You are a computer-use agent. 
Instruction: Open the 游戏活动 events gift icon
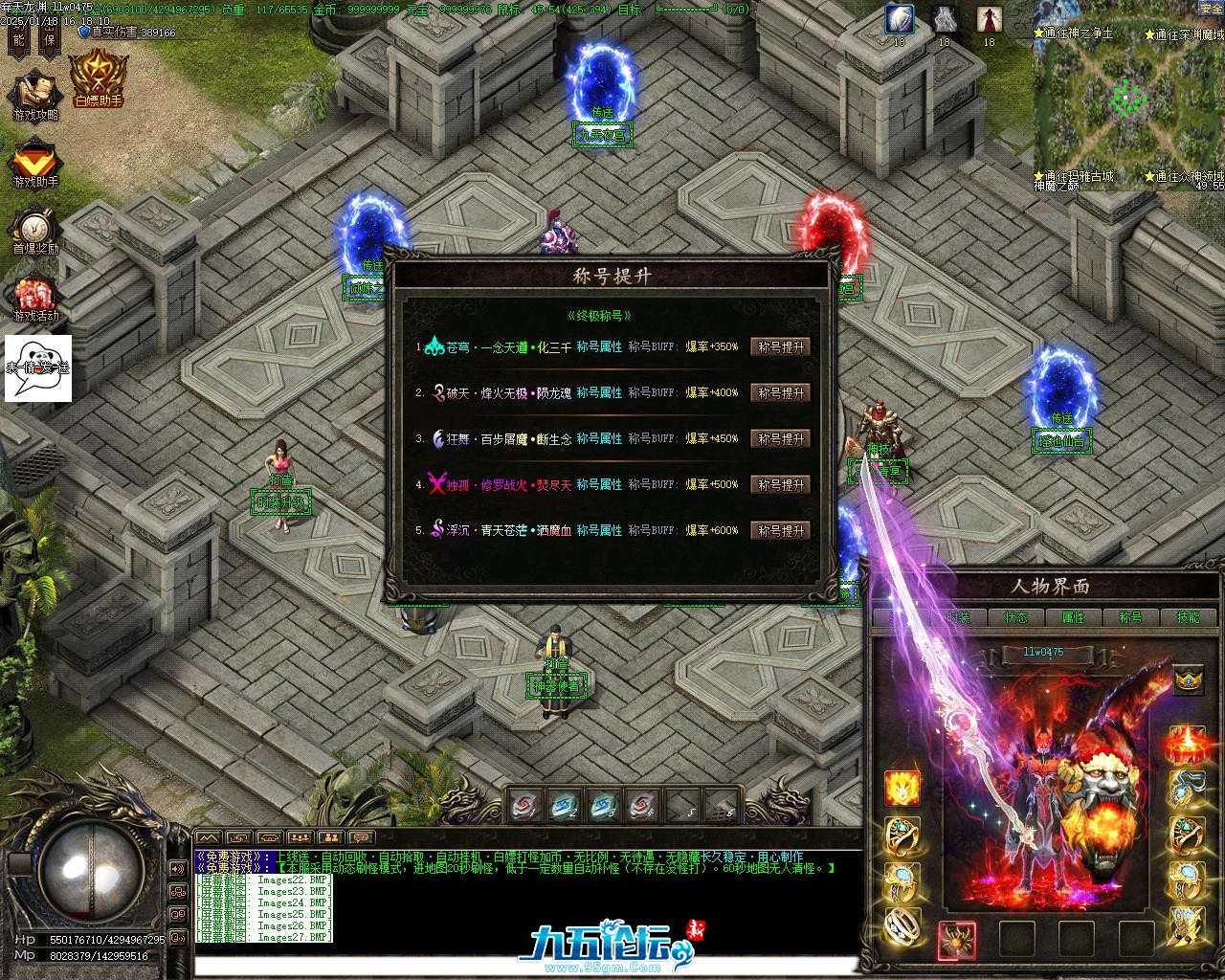[x=35, y=298]
